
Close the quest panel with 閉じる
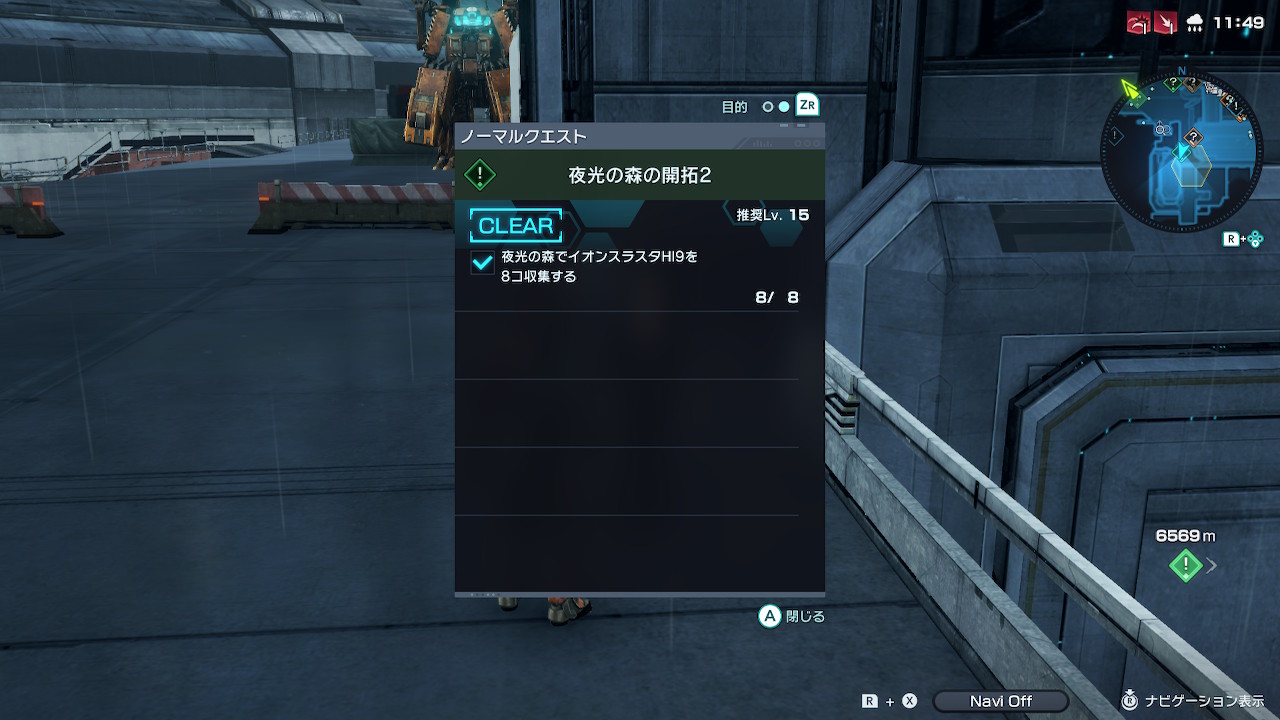click(x=792, y=617)
